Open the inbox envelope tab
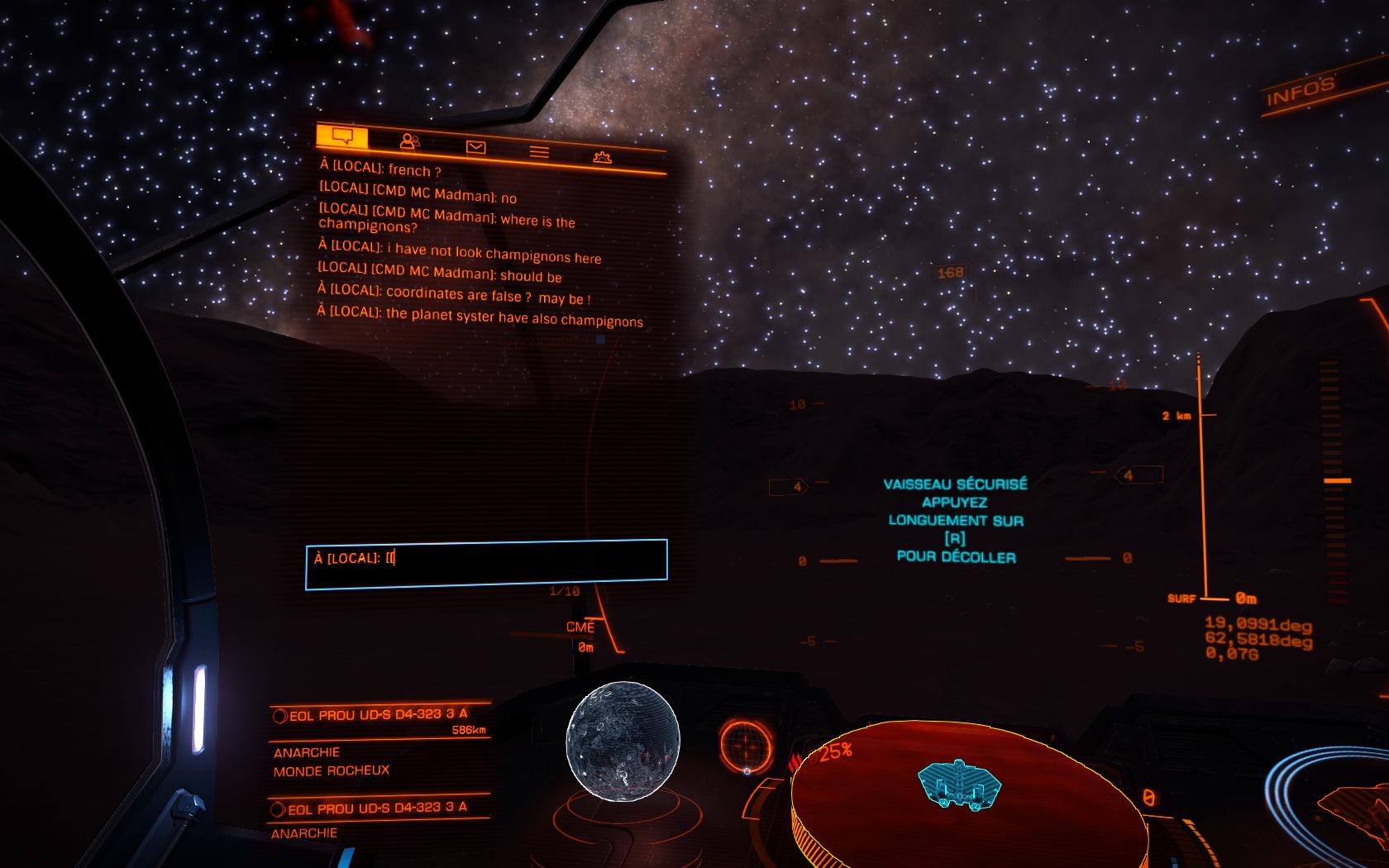1389x868 pixels. pos(475,147)
